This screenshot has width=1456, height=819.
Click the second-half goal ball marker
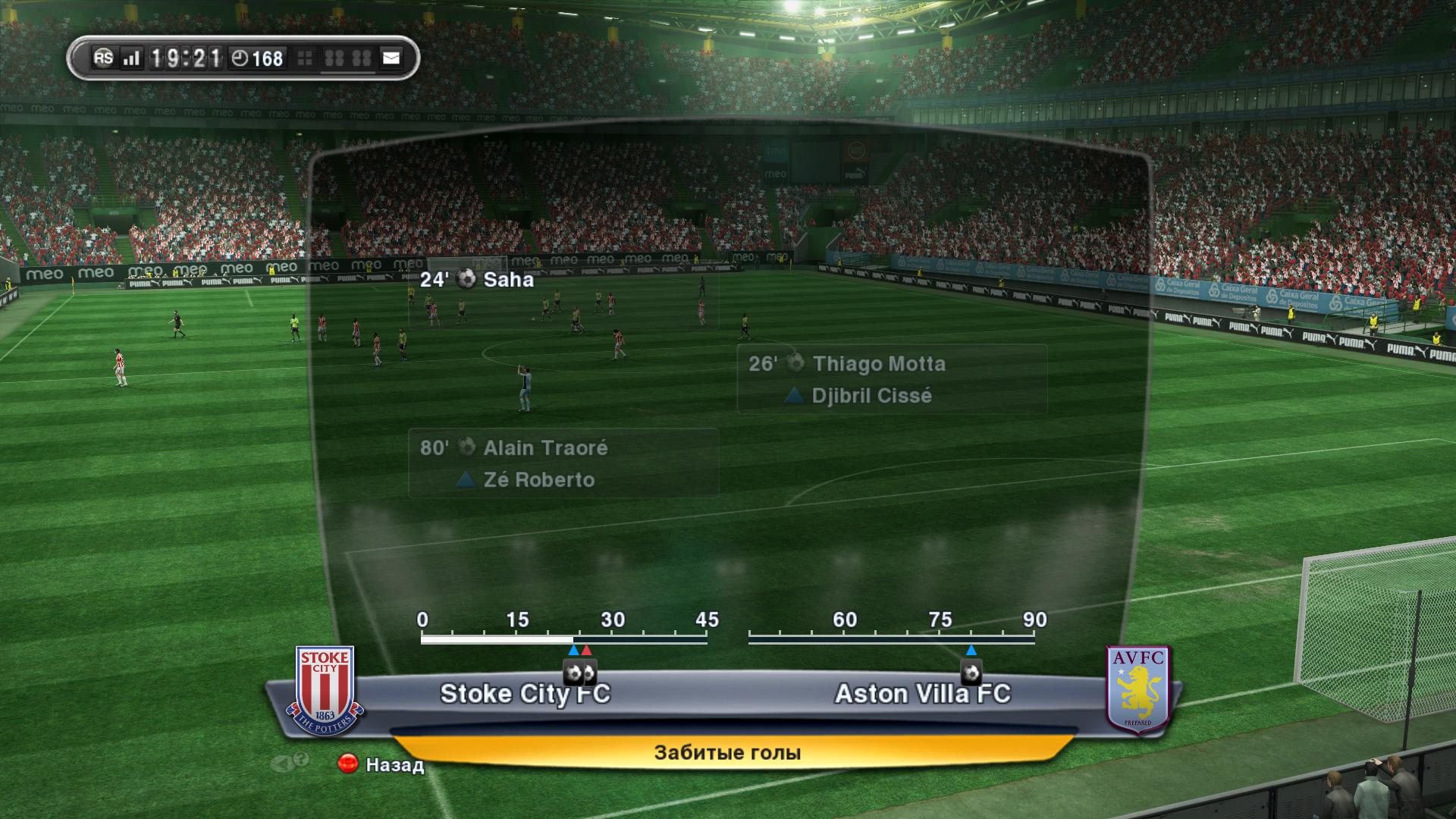click(x=971, y=673)
